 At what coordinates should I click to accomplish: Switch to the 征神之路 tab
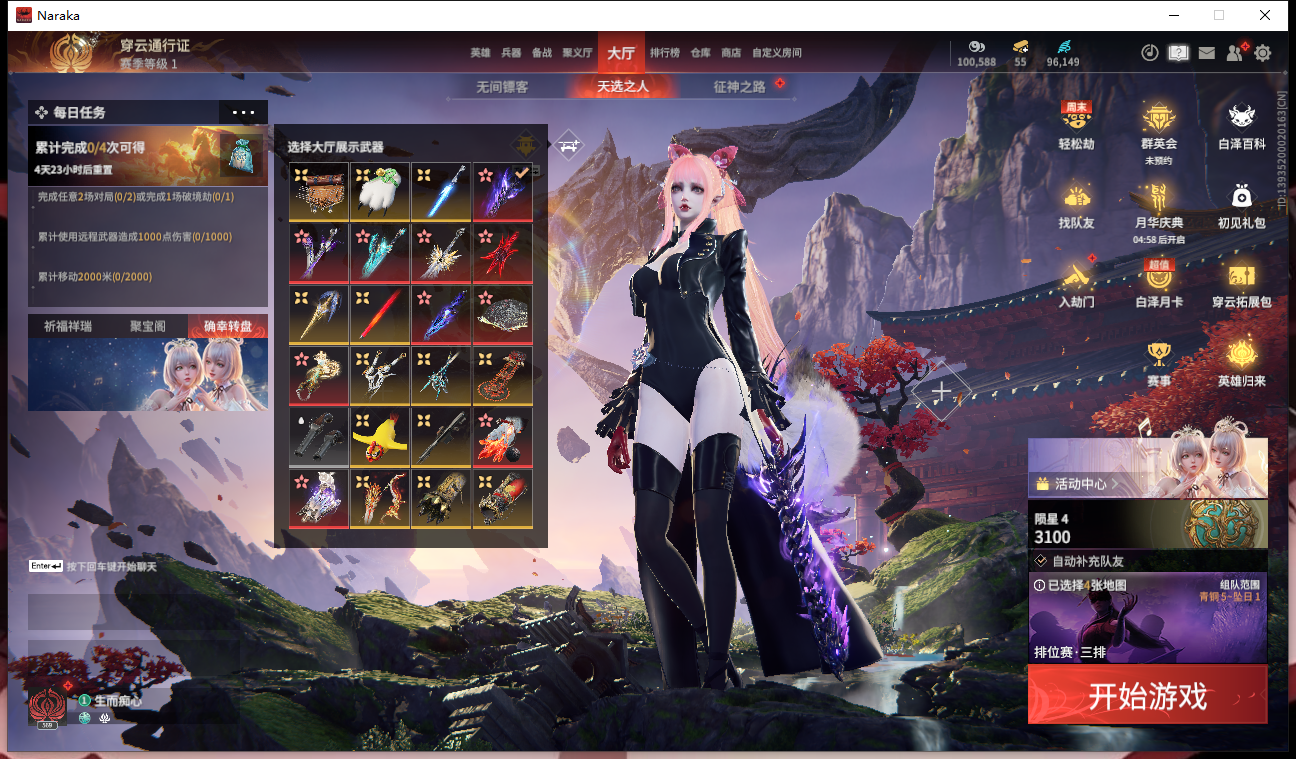tap(739, 87)
